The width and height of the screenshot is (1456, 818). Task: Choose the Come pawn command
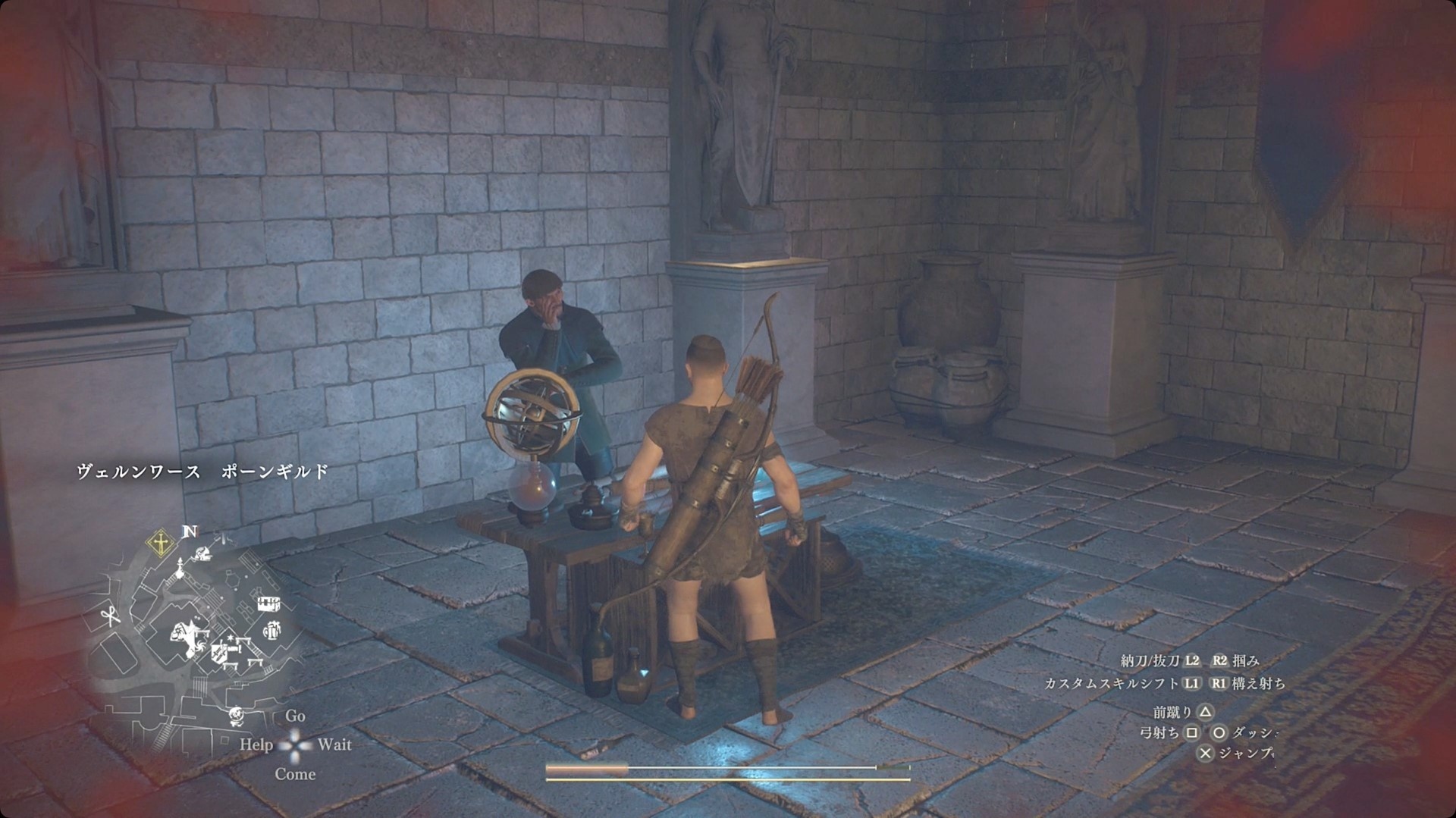point(295,774)
